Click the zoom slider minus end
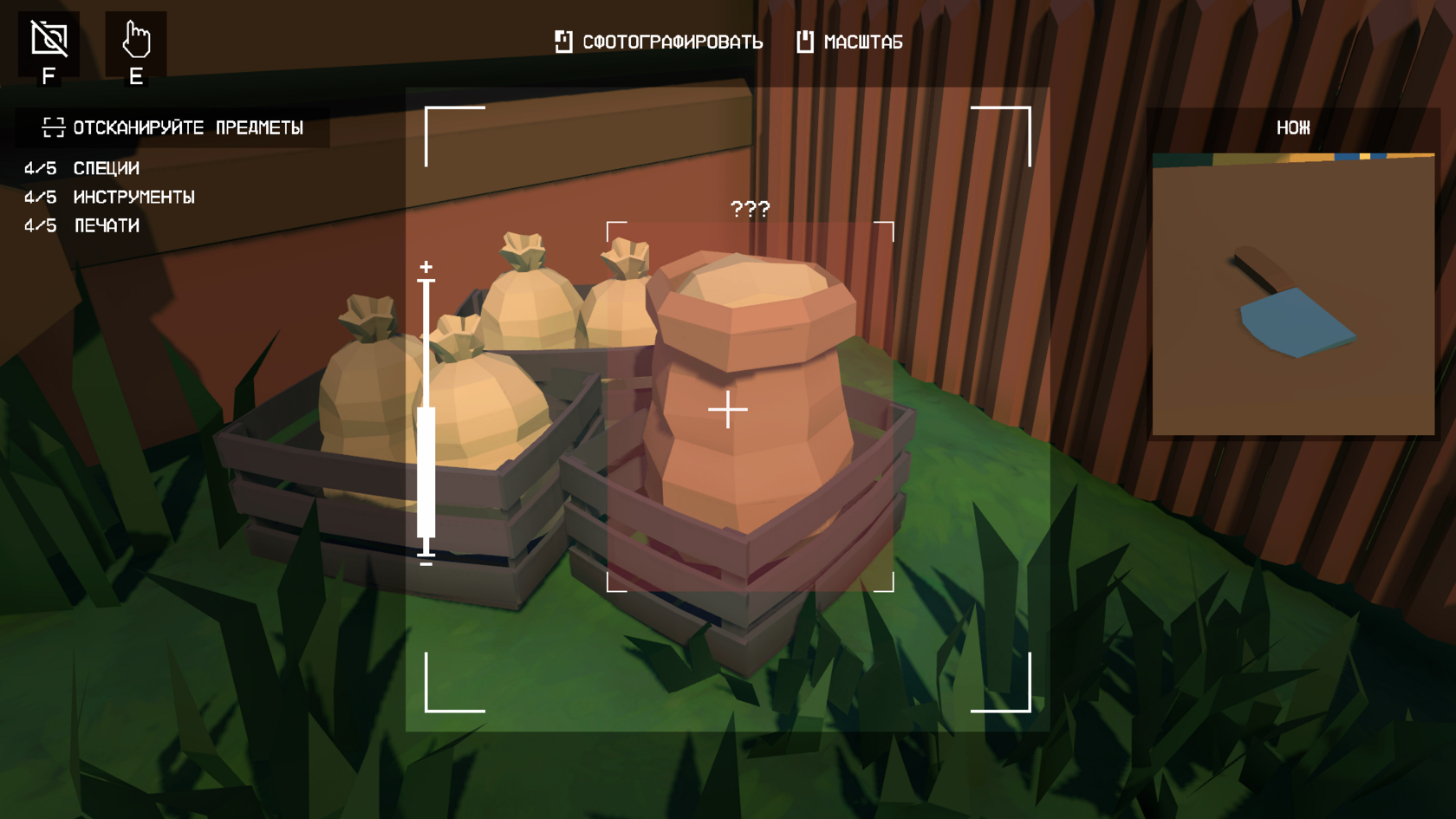The image size is (1456, 819). [426, 563]
